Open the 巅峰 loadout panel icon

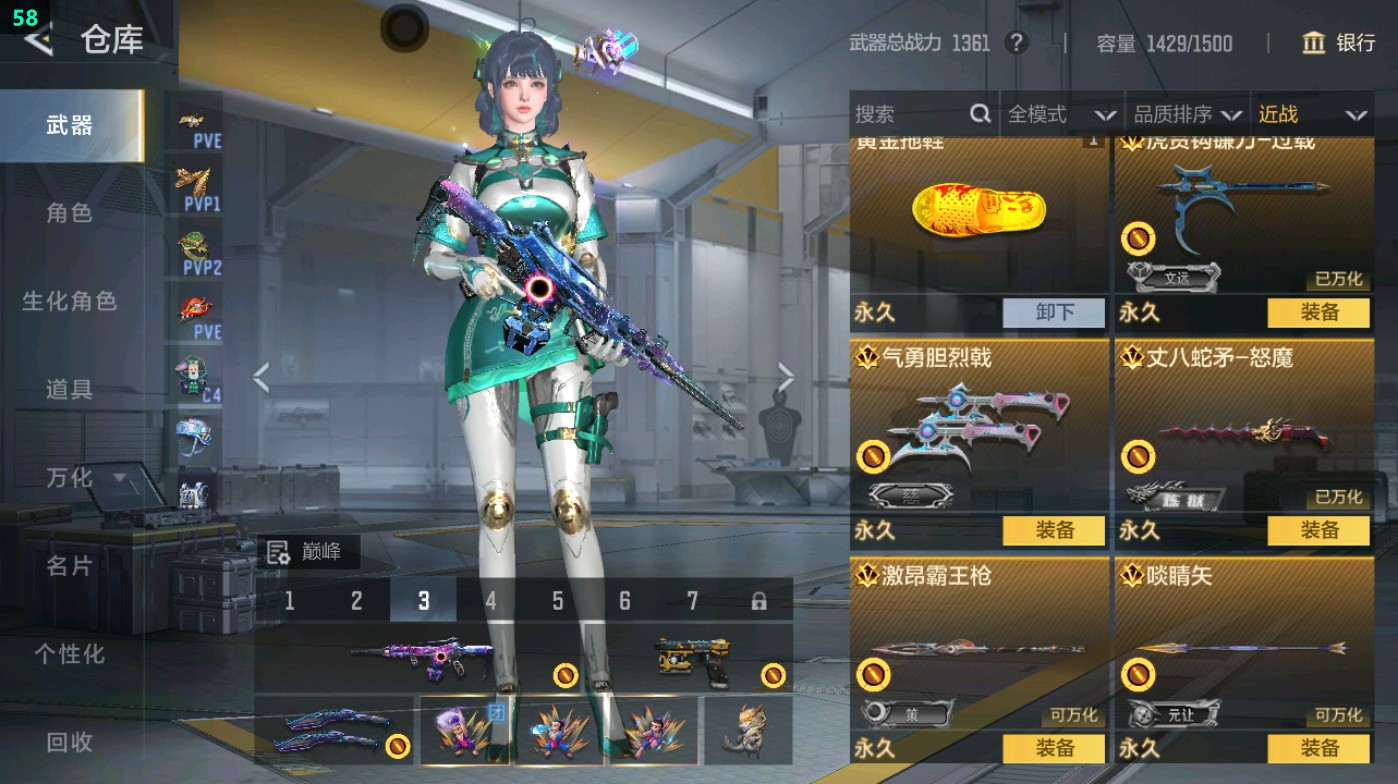[x=278, y=551]
